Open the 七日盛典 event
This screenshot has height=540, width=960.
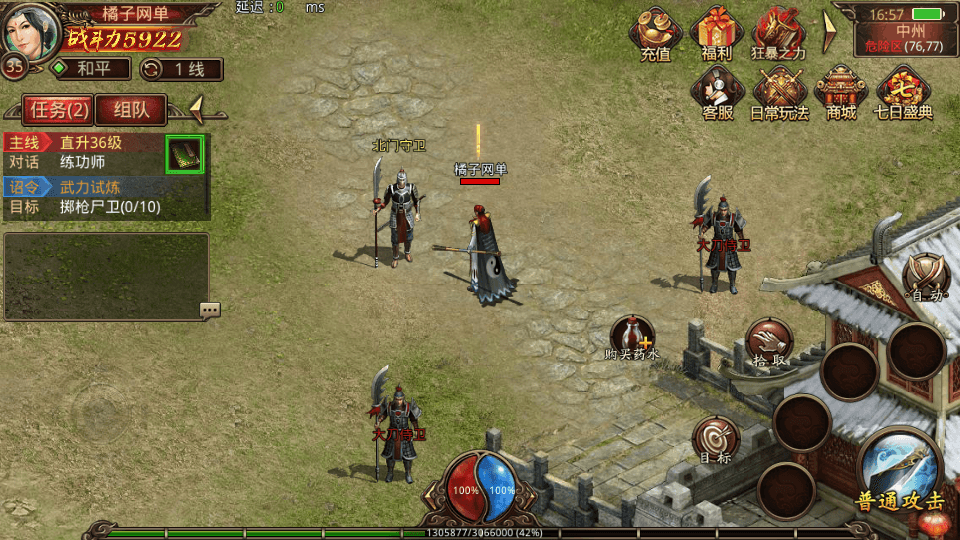[903, 92]
